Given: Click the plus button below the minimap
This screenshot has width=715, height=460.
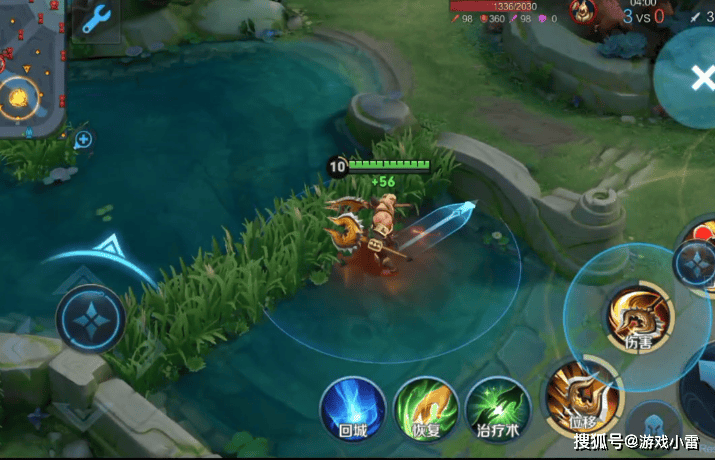Looking at the screenshot, I should (84, 140).
